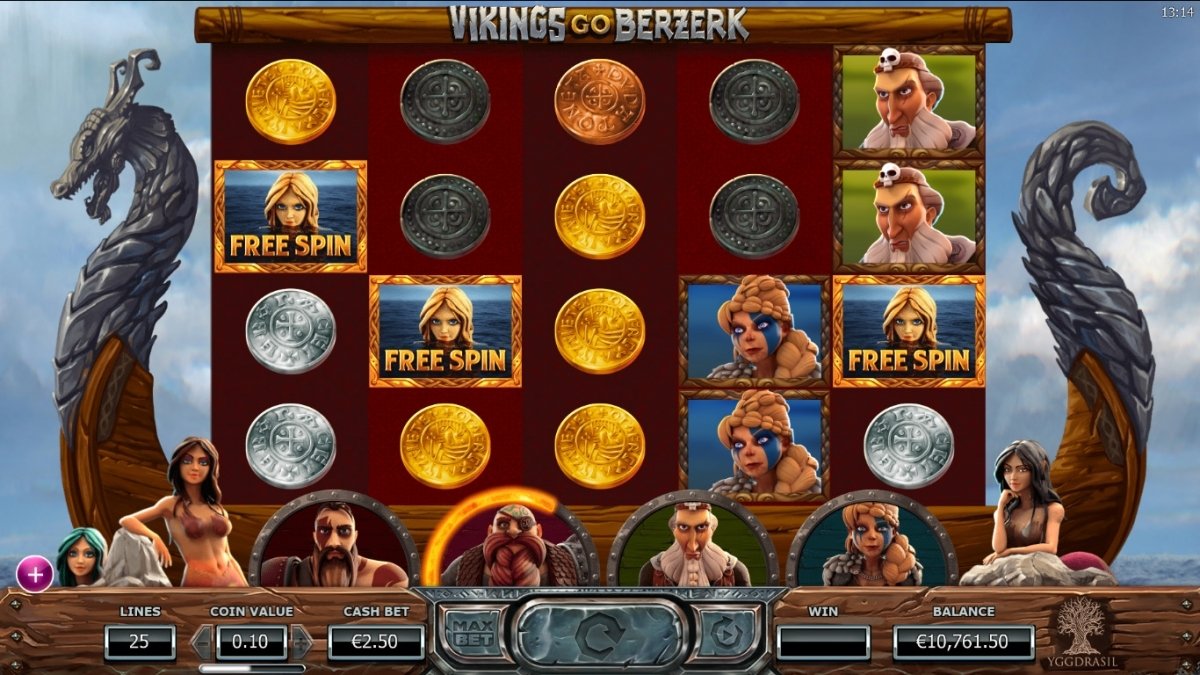Open the purple plus menu button
The image size is (1200, 675).
(x=35, y=574)
